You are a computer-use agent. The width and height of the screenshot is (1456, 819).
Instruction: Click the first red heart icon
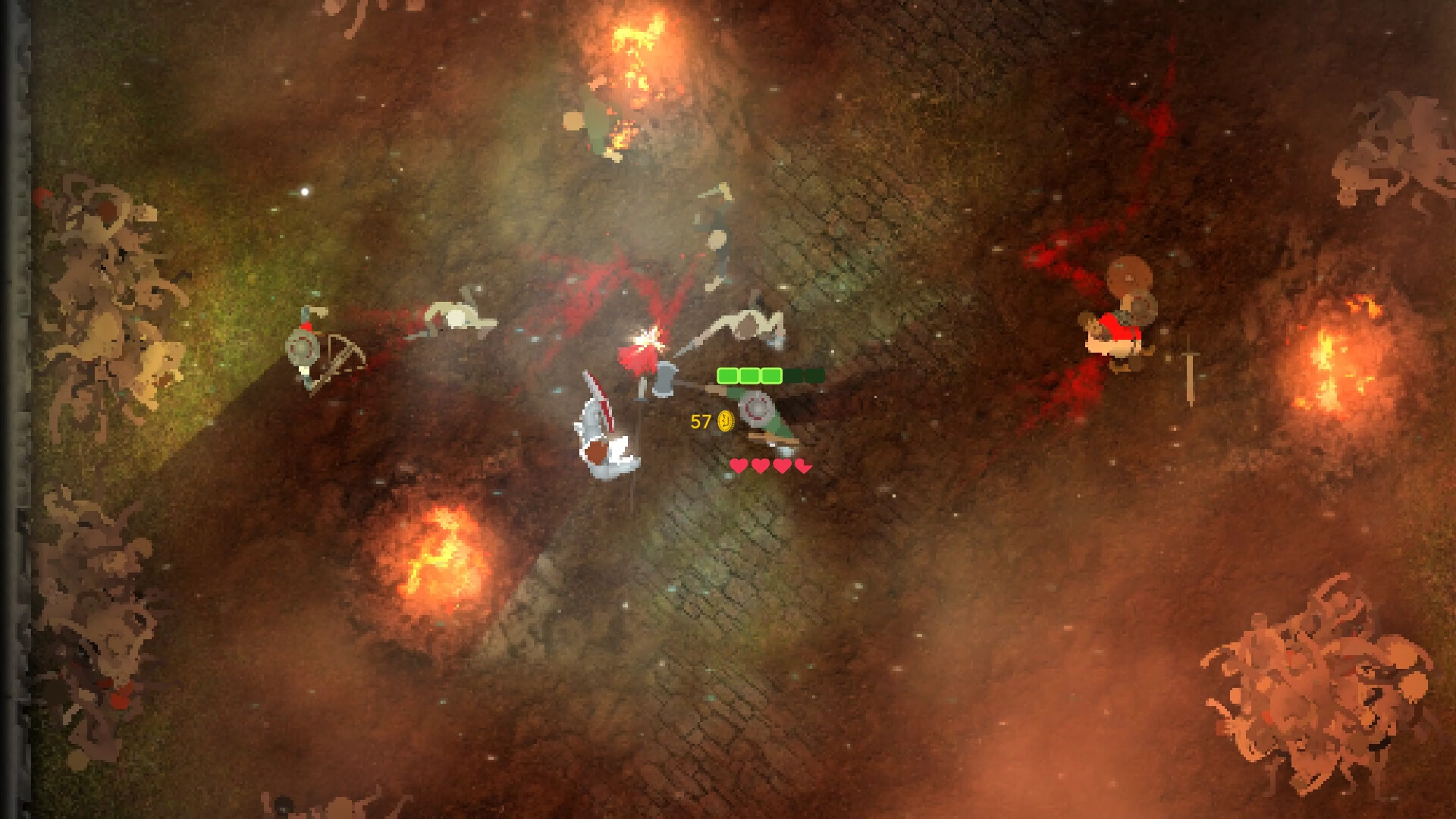[738, 466]
